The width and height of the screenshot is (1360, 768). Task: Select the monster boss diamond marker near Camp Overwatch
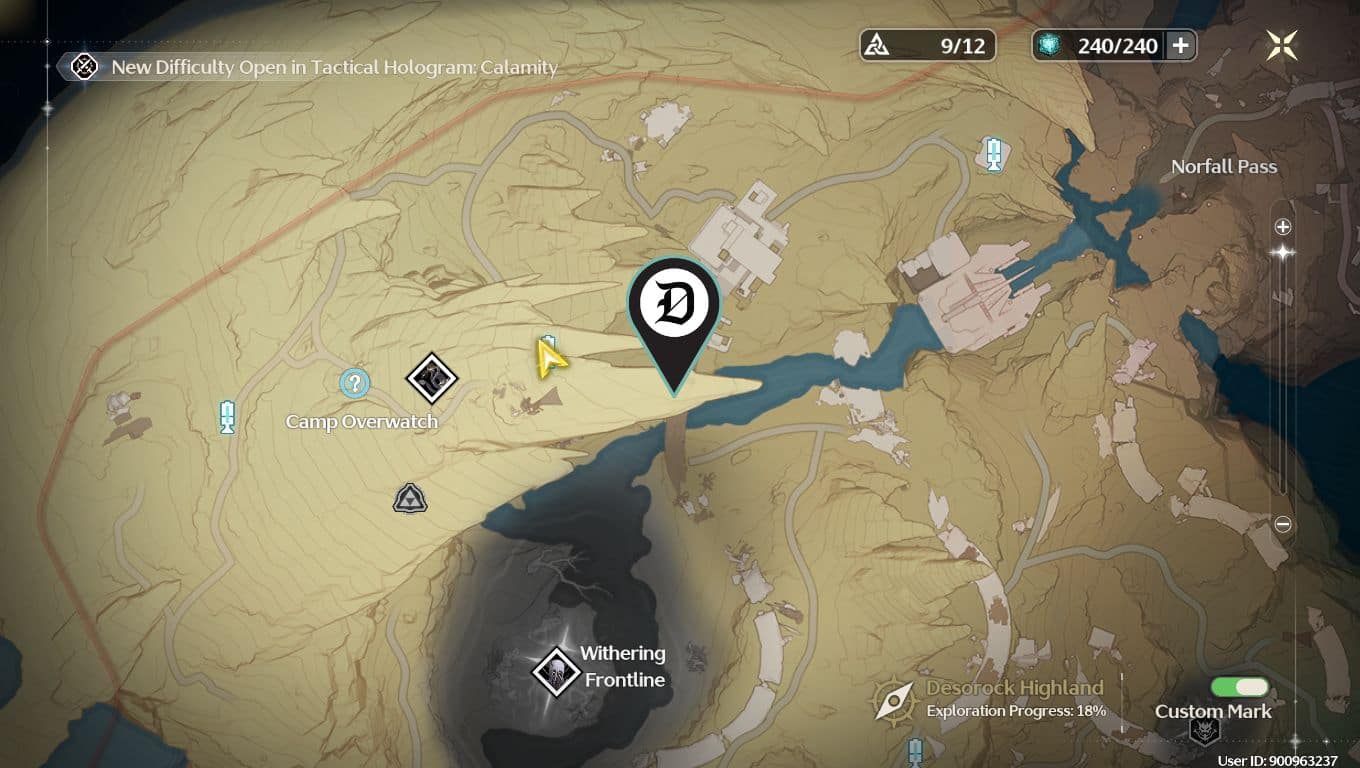coord(433,379)
